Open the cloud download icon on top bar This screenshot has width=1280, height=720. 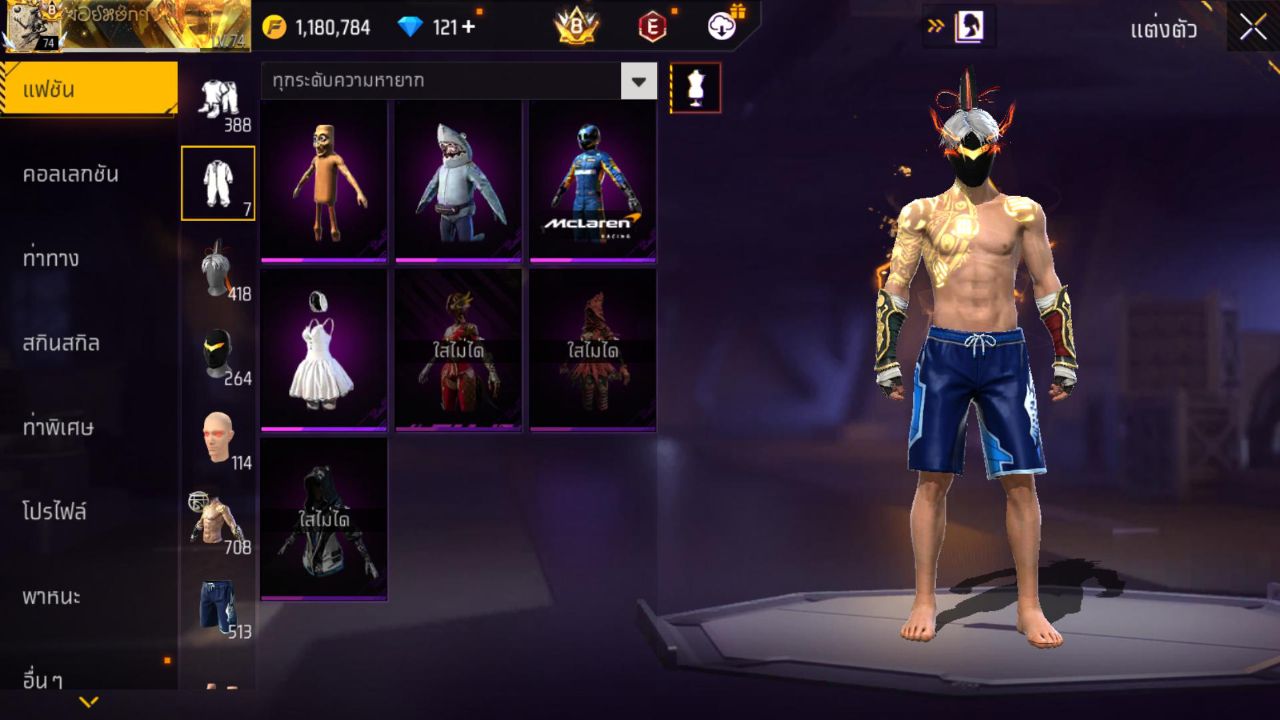(721, 28)
